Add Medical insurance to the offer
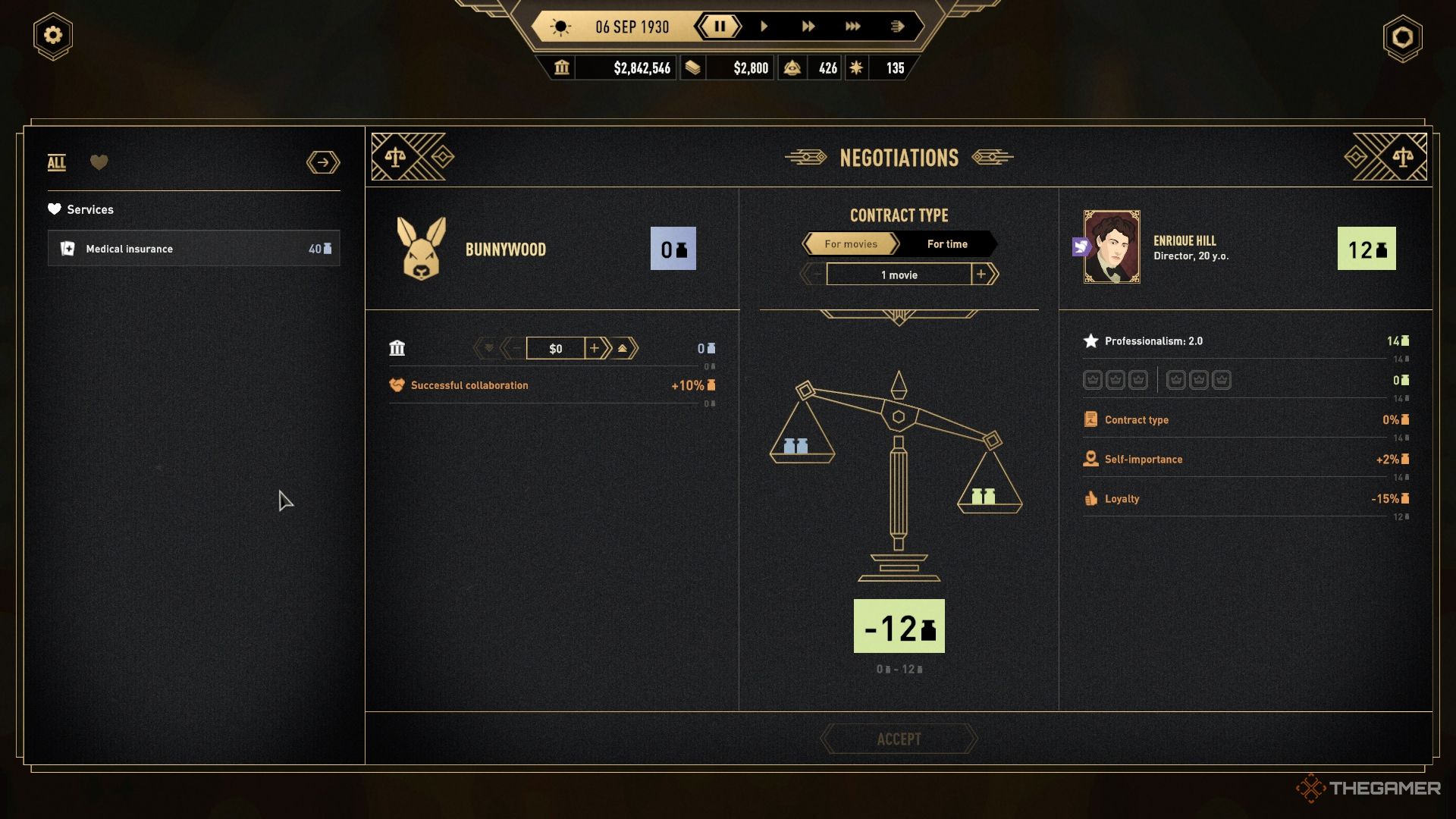Image resolution: width=1456 pixels, height=819 pixels. 193,249
